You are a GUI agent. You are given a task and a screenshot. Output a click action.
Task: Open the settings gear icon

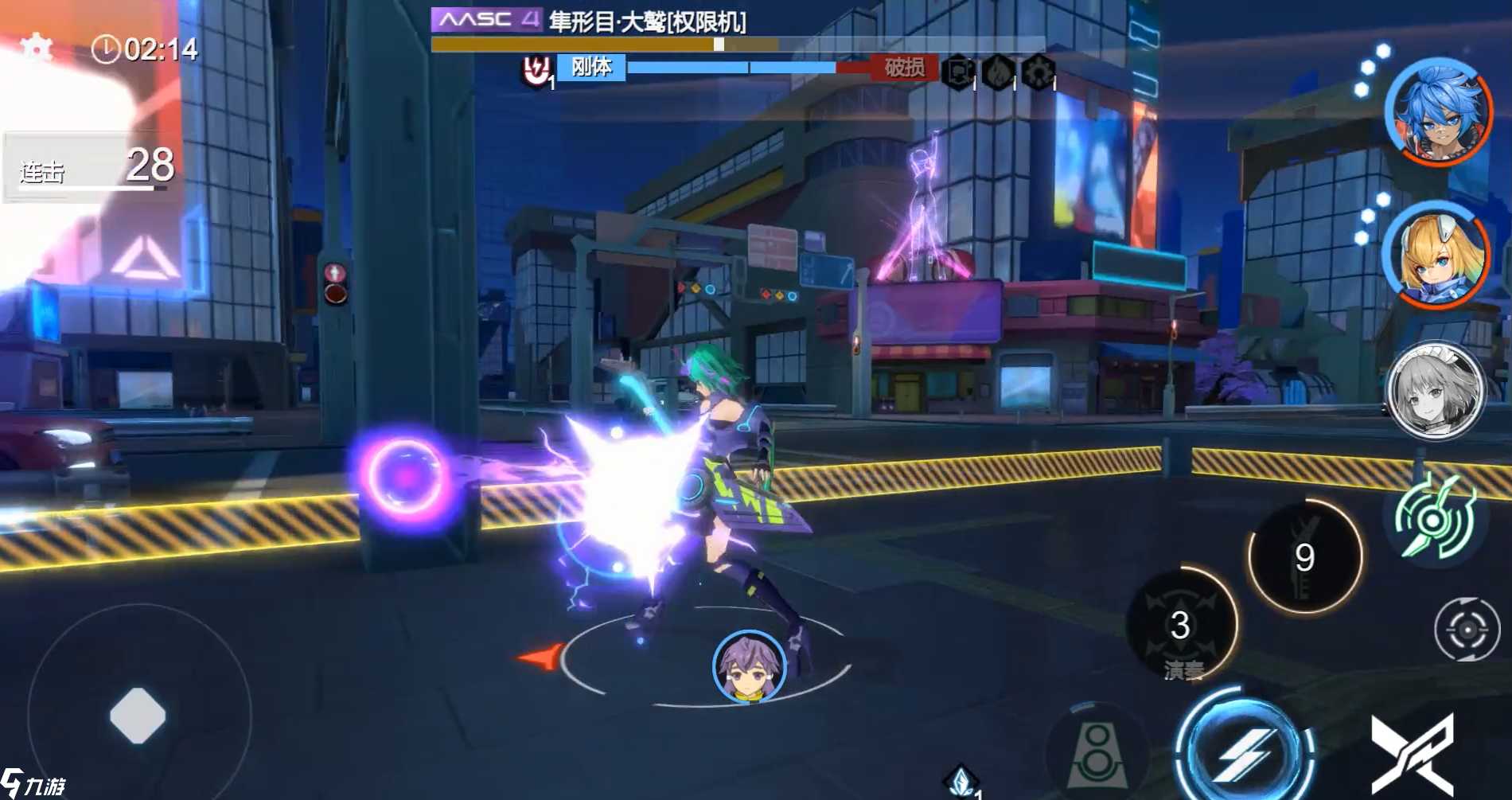point(36,49)
